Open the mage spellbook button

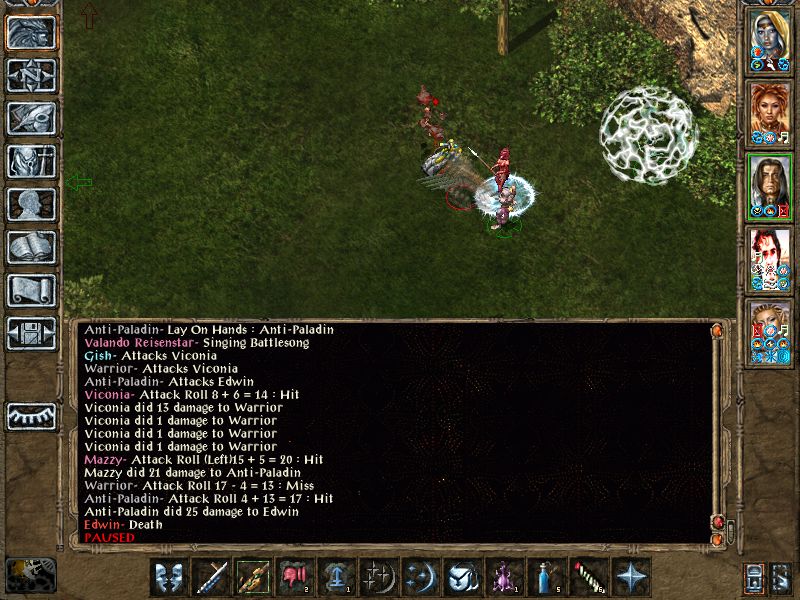31,247
